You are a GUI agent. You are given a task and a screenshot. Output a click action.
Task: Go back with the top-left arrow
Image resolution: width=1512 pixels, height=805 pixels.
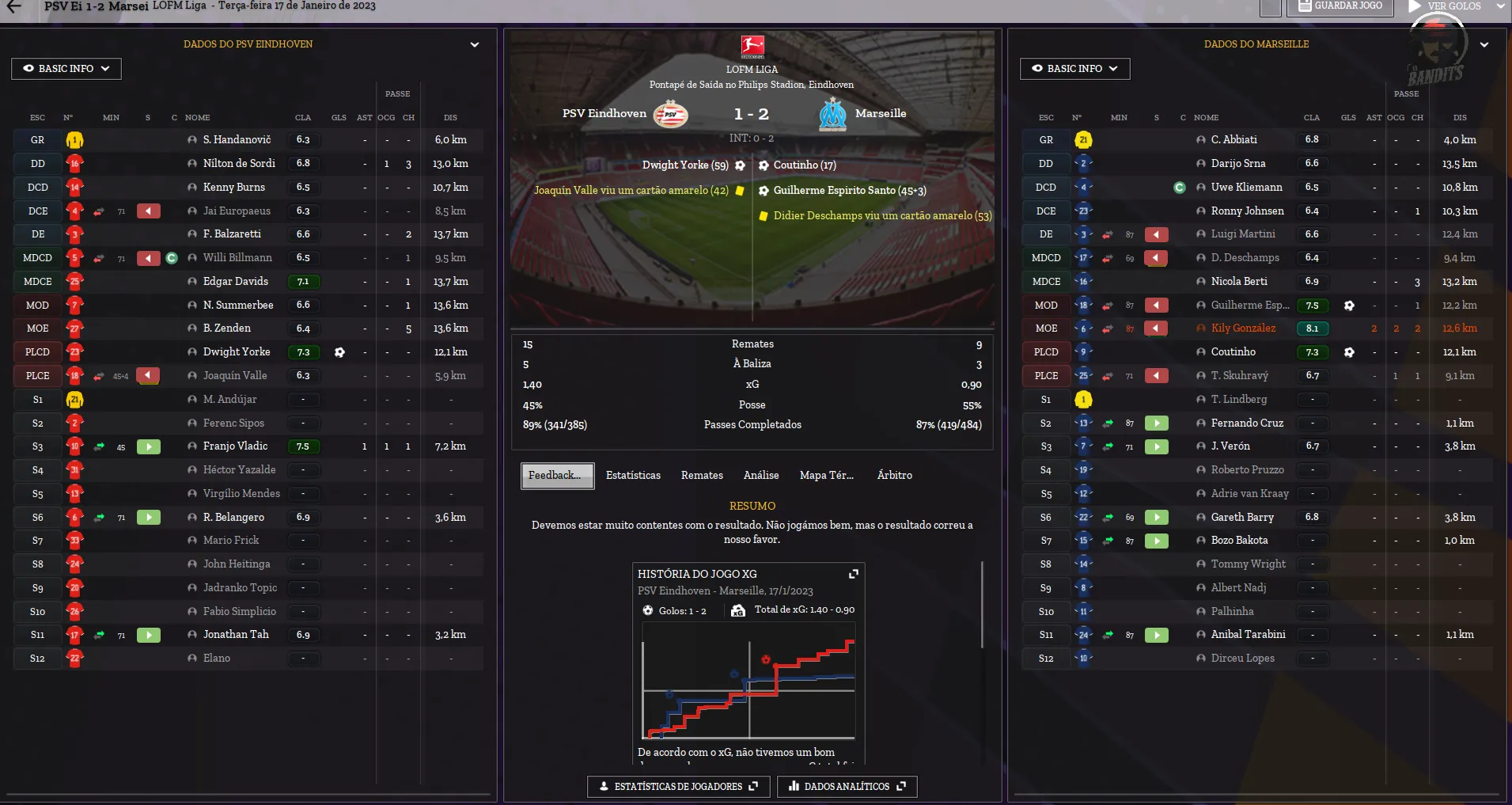[x=14, y=6]
